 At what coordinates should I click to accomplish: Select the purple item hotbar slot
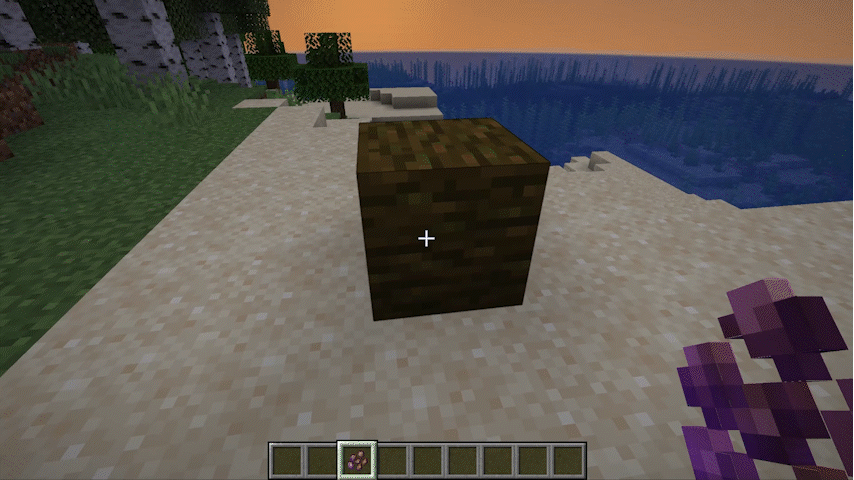coord(356,460)
